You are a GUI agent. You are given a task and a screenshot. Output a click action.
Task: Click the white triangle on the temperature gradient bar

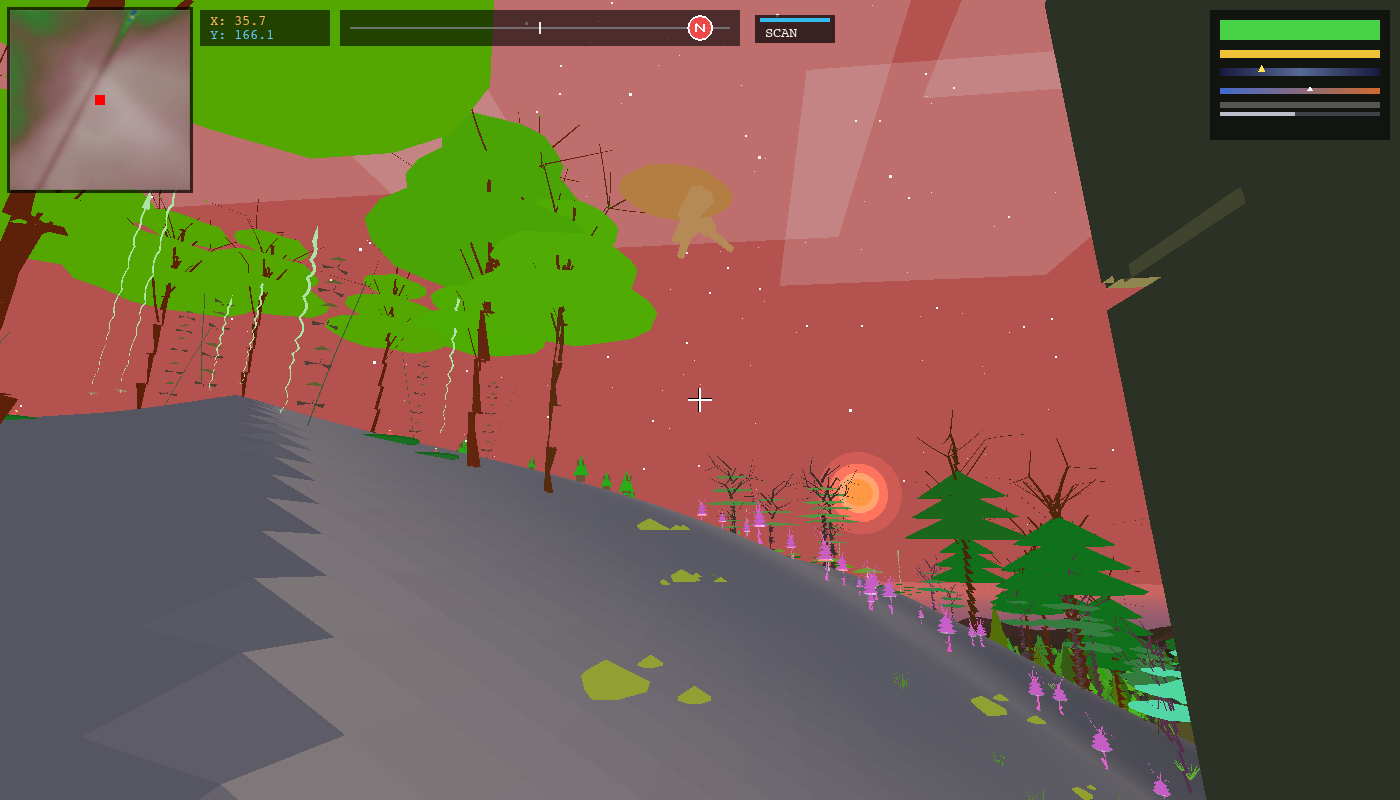click(1310, 89)
